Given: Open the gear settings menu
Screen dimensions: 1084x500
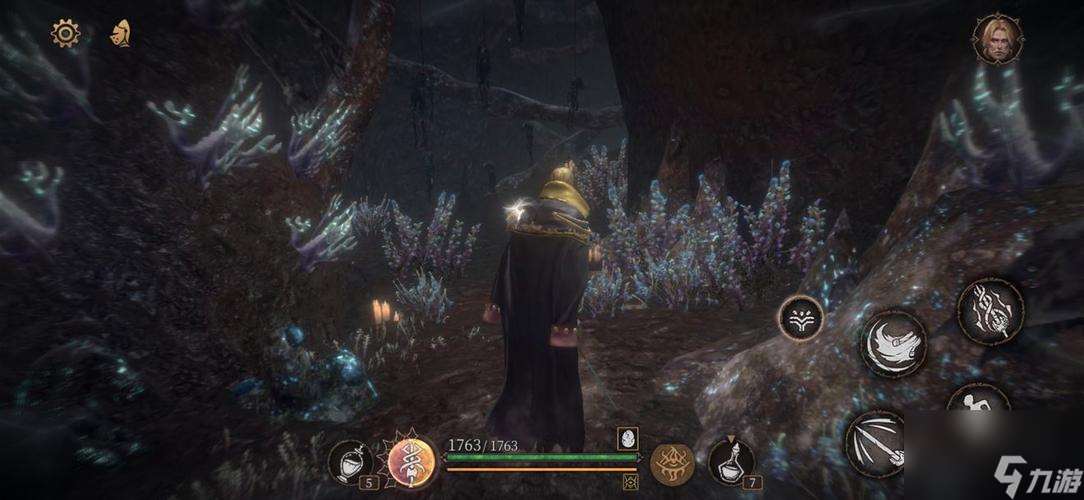Looking at the screenshot, I should tap(65, 33).
